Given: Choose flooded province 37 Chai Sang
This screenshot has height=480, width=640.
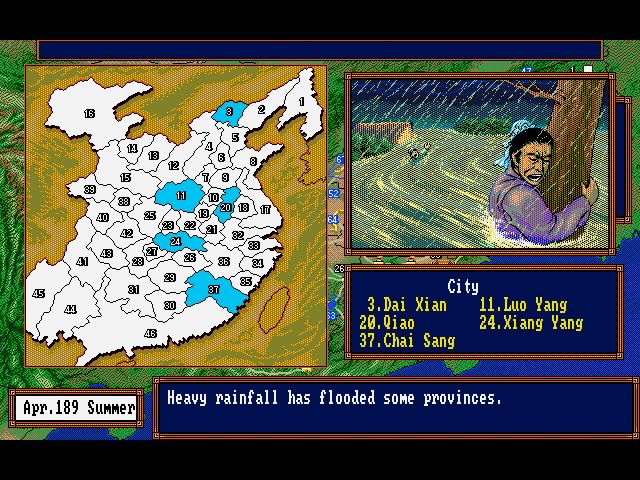Looking at the screenshot, I should click(213, 290).
